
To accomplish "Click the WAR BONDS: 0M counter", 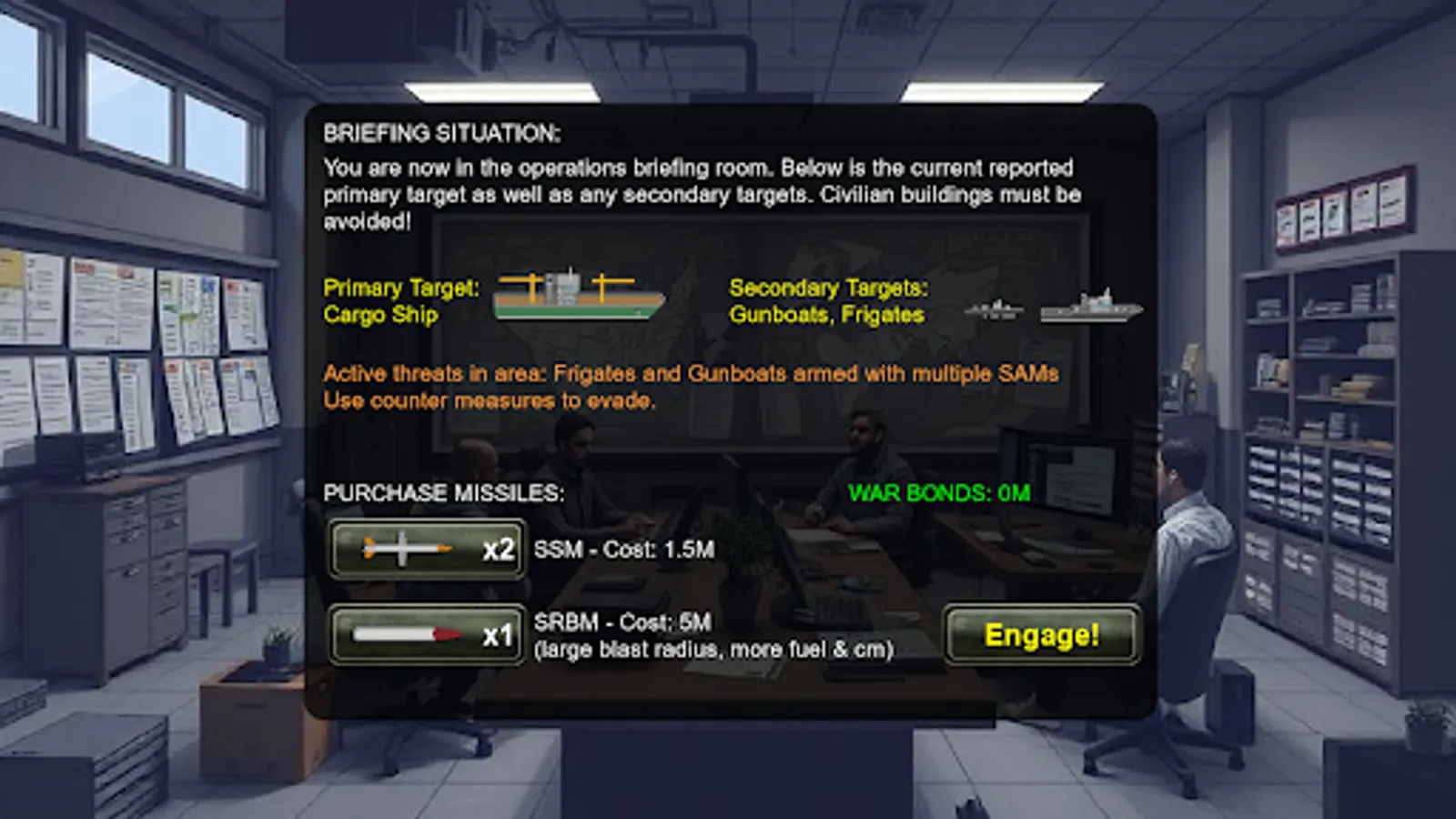I will (x=937, y=493).
